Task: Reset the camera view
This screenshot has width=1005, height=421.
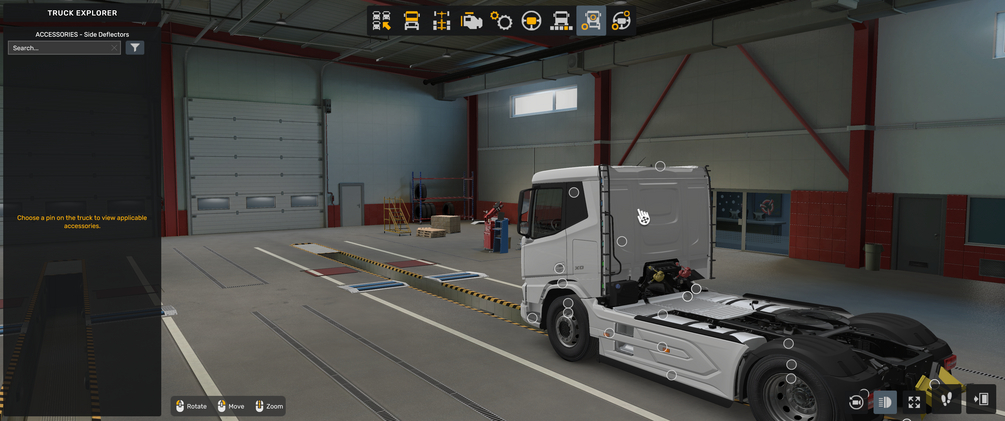Action: (856, 401)
